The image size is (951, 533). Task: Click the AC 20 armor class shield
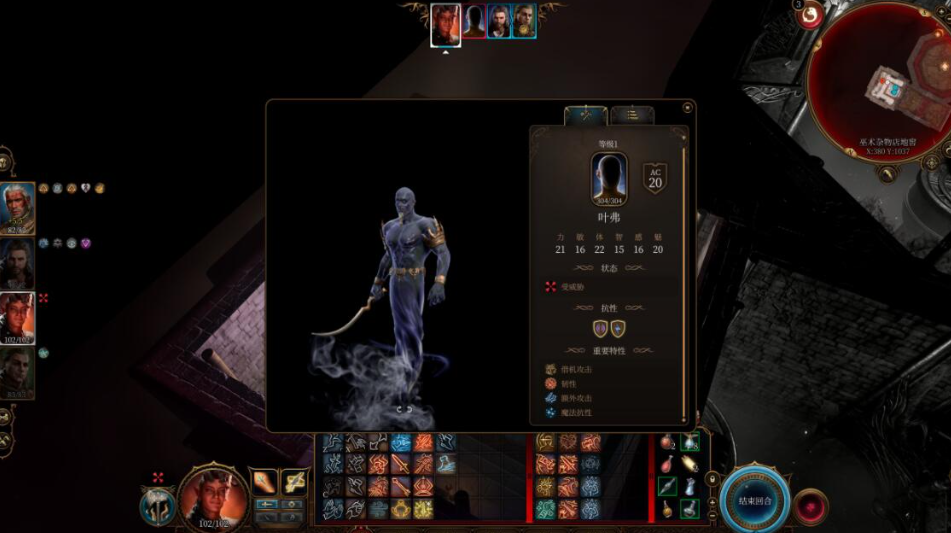pyautogui.click(x=655, y=179)
